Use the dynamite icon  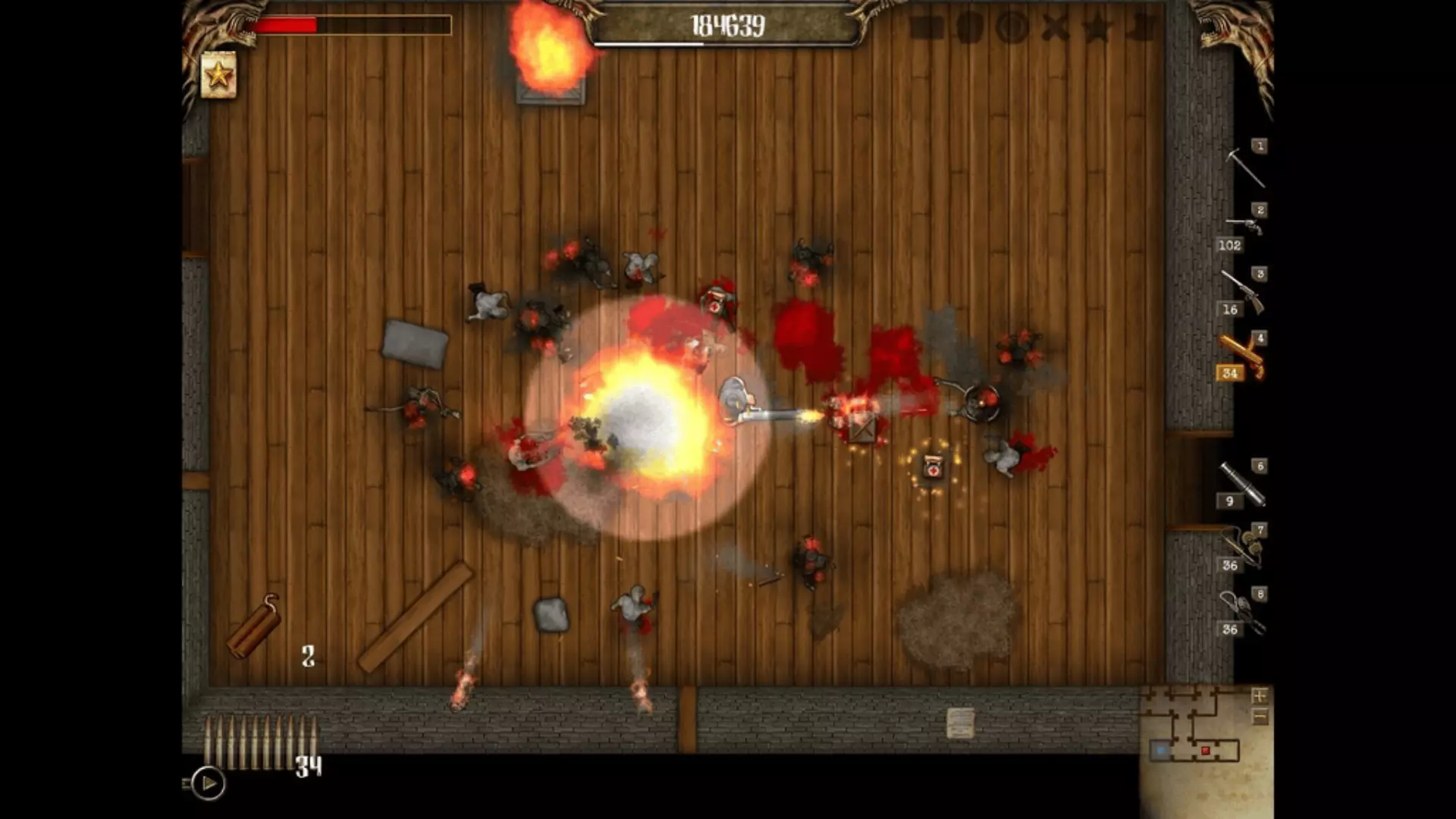[255, 626]
